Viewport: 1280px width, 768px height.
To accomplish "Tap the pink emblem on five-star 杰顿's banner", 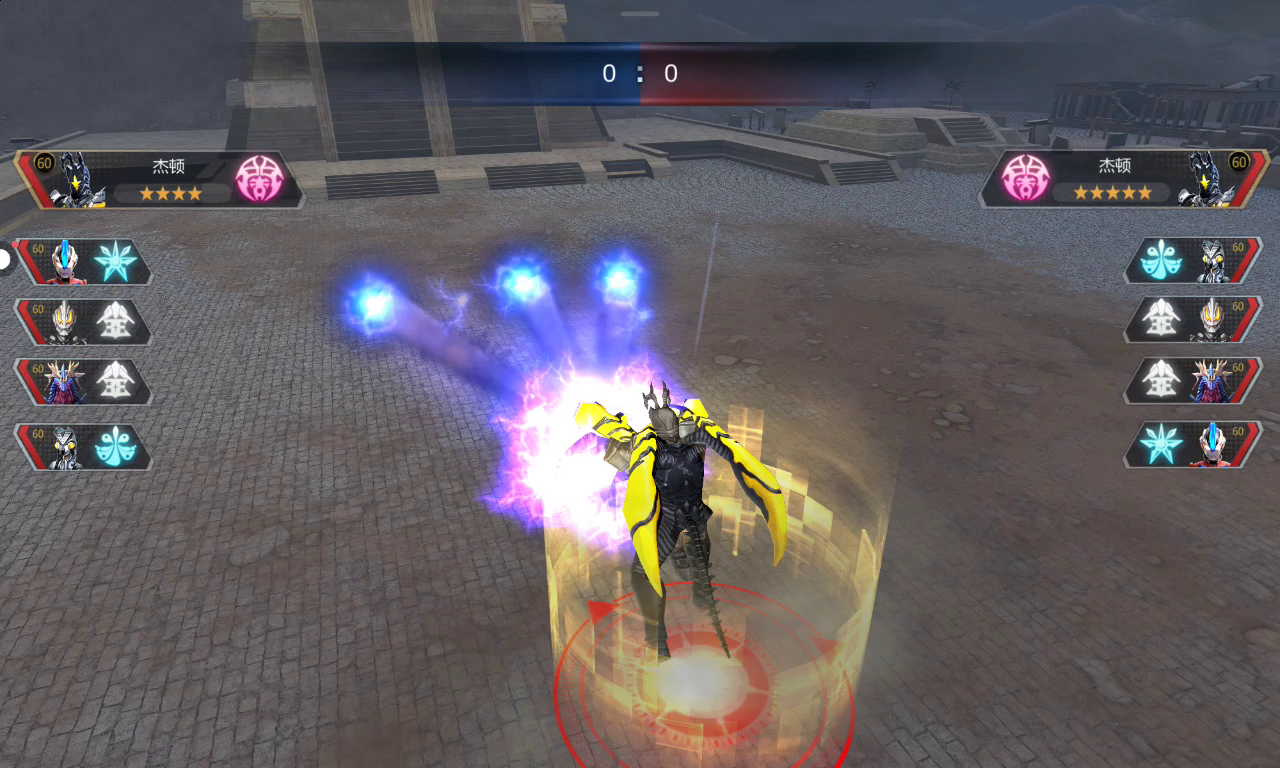I will coord(1024,180).
